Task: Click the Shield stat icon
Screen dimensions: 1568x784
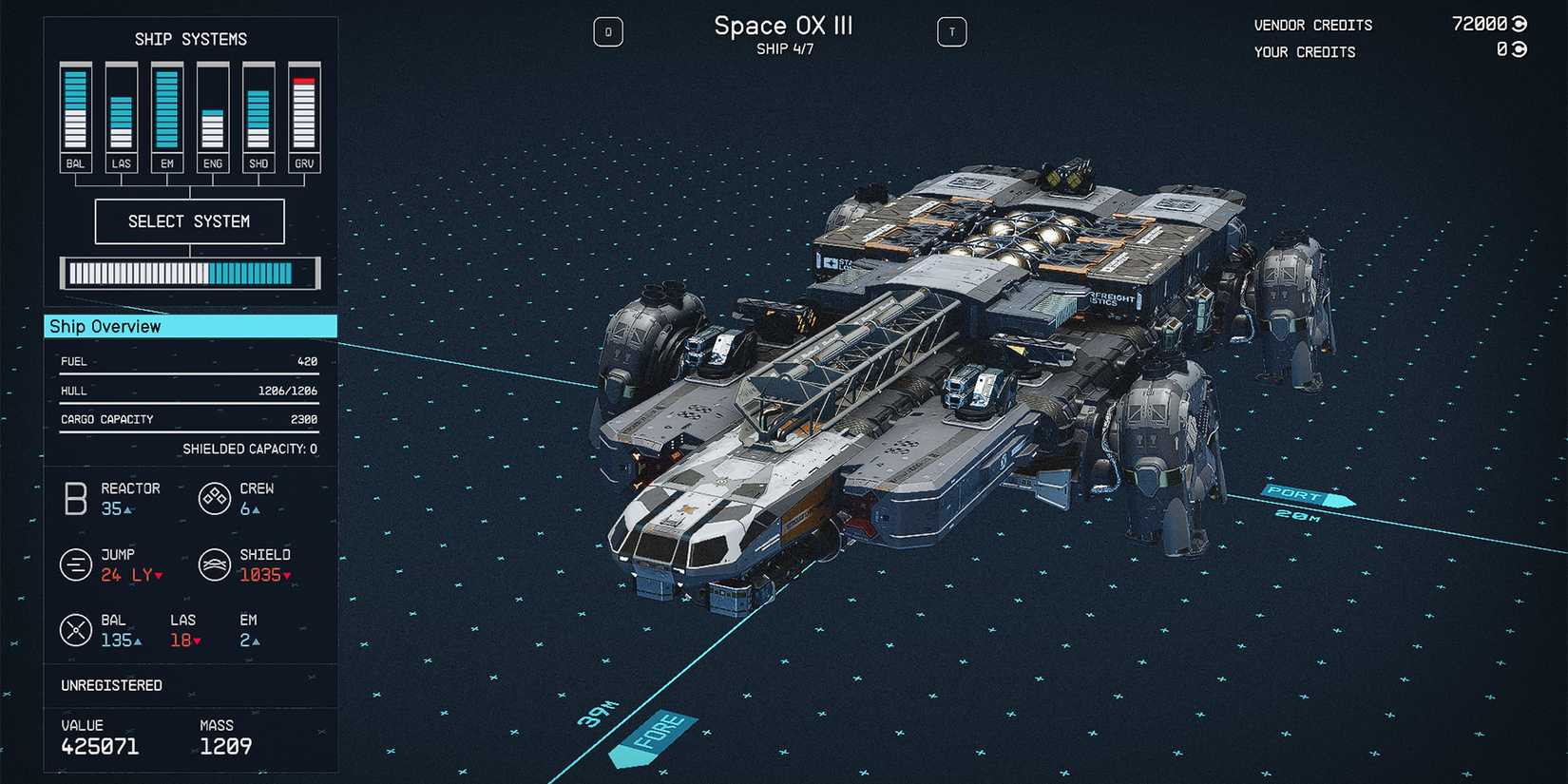Action: tap(215, 564)
